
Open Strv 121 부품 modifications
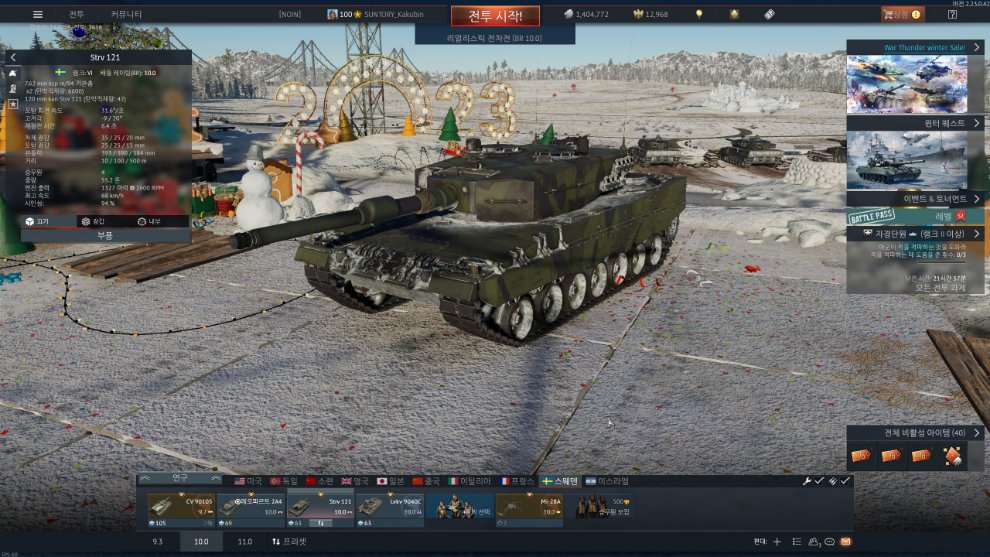click(x=105, y=236)
